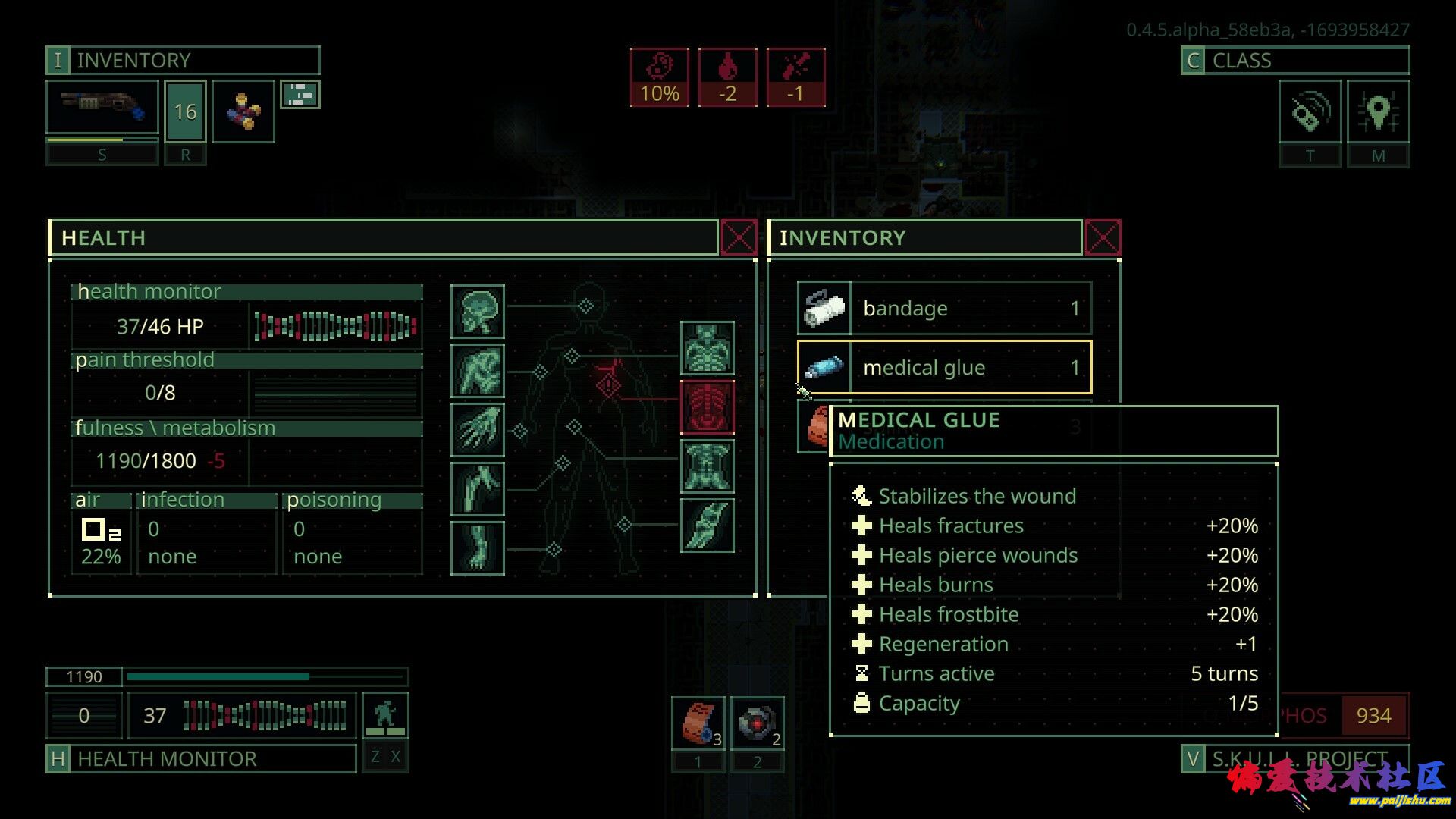
Task: Close the HEALTH panel
Action: (x=738, y=238)
